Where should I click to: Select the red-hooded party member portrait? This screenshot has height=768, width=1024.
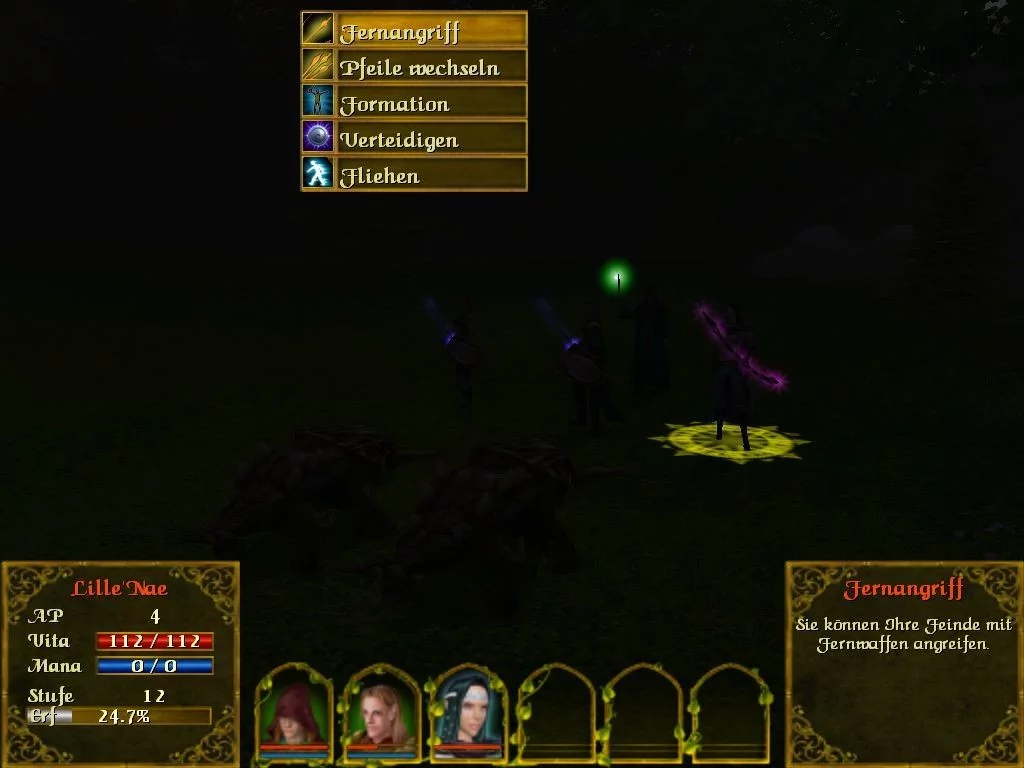(x=294, y=711)
